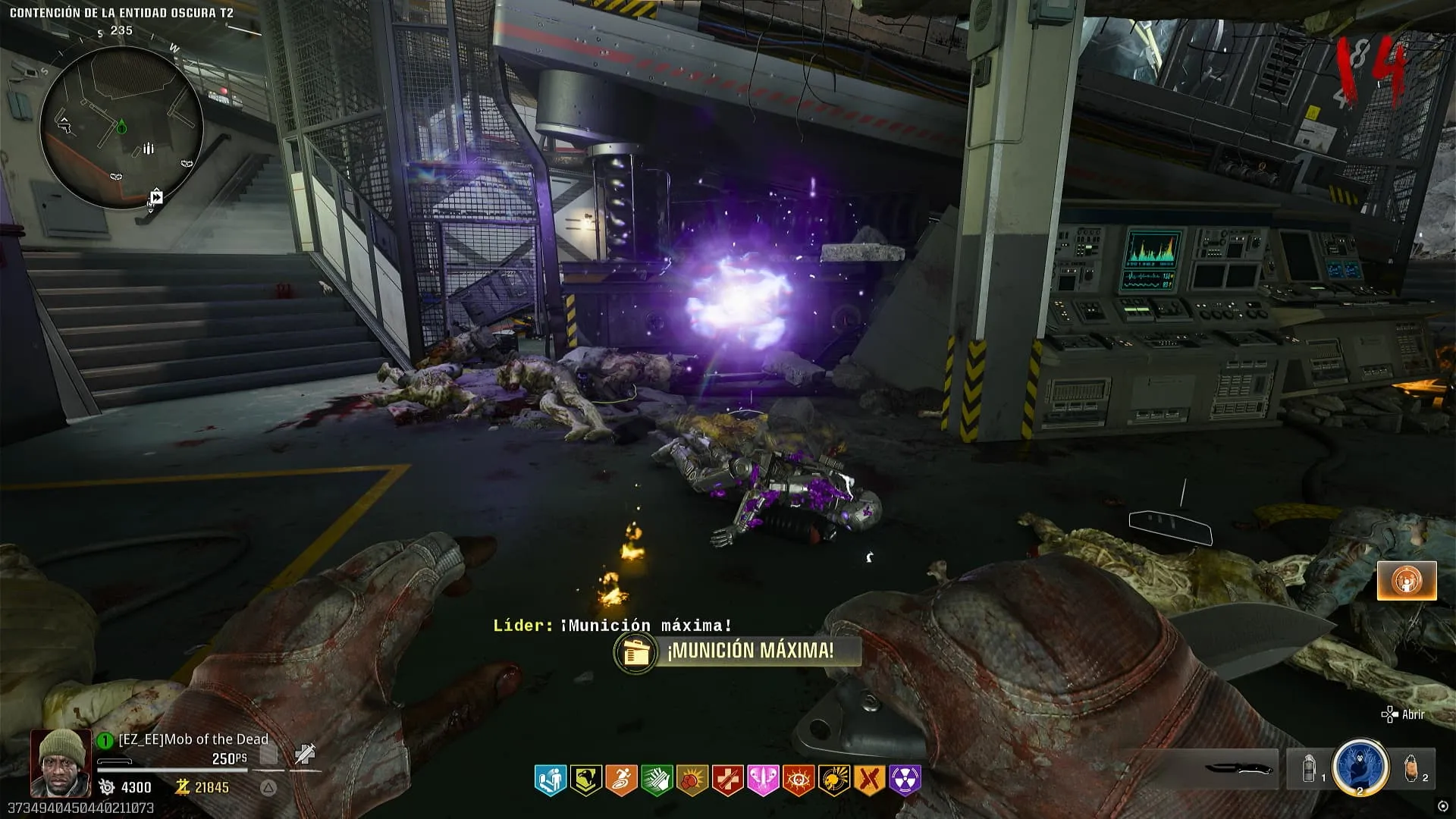This screenshot has width=1456, height=819.
Task: Select the purple radiation symbol perk
Action: click(905, 780)
